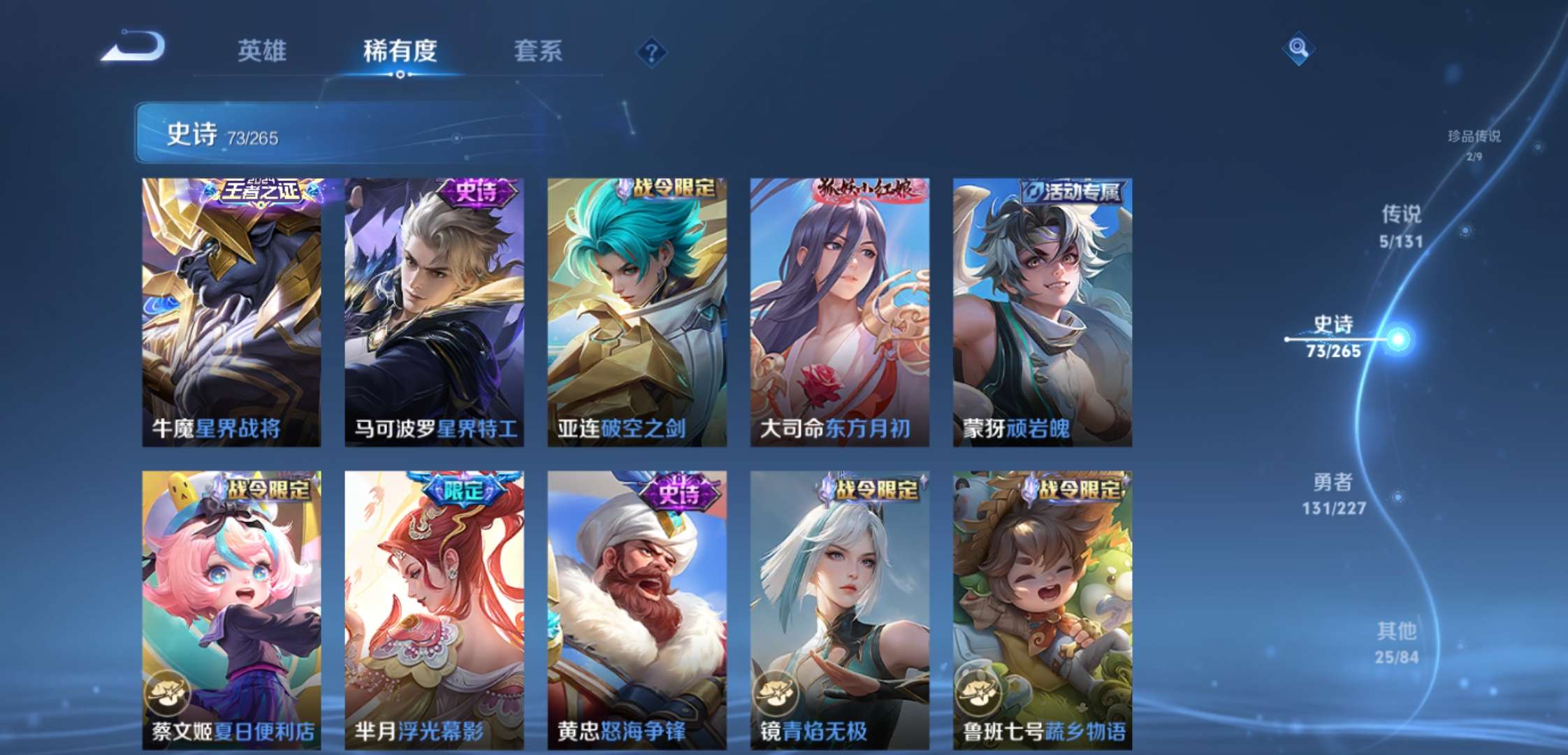Jump to the 传说 rarity section
The height and width of the screenshot is (755, 1568).
(1401, 226)
